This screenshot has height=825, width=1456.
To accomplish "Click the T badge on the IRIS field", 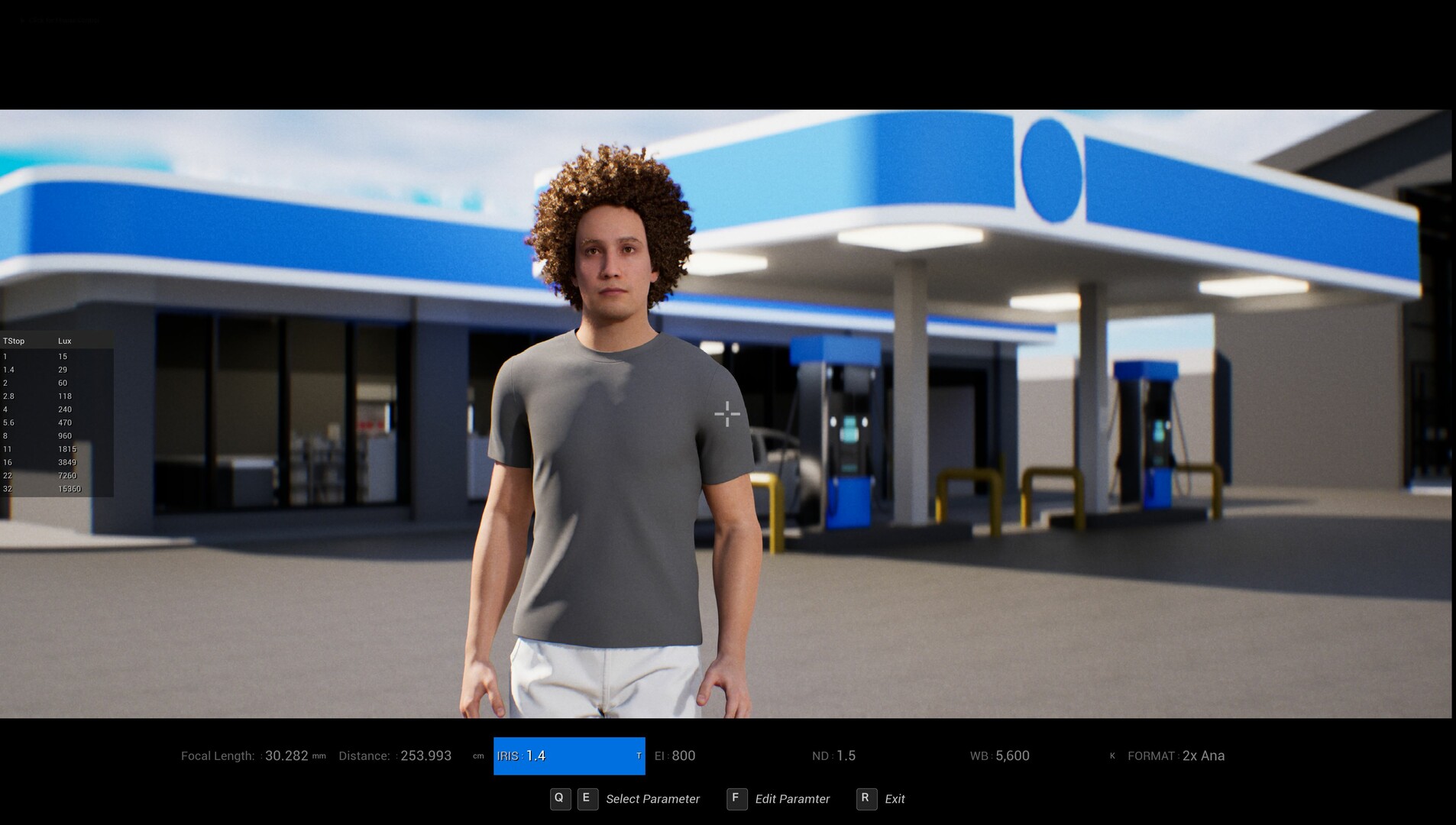I will pyautogui.click(x=639, y=755).
